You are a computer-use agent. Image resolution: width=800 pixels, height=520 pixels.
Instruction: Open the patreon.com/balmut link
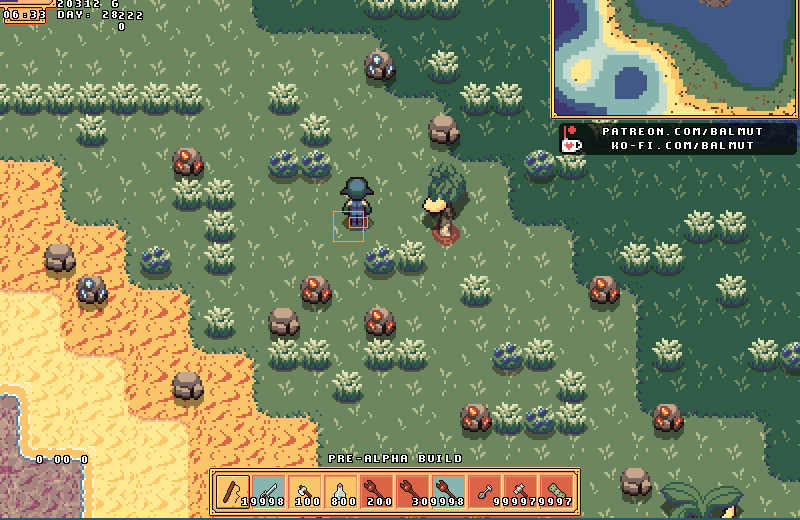pyautogui.click(x=682, y=131)
